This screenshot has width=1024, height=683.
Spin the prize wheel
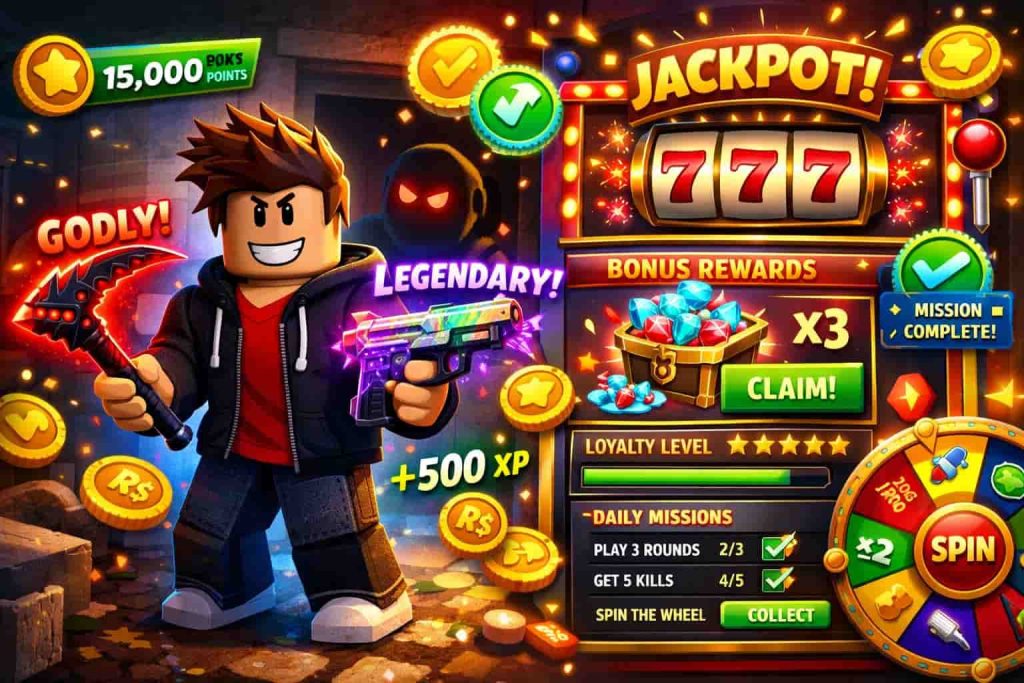[x=964, y=549]
